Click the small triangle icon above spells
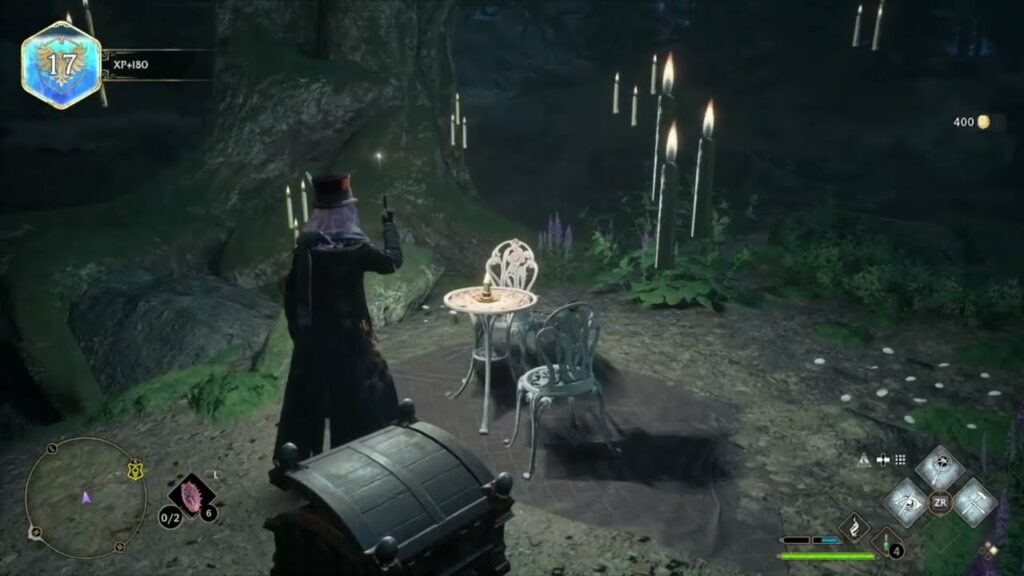The image size is (1024, 576). click(x=864, y=460)
